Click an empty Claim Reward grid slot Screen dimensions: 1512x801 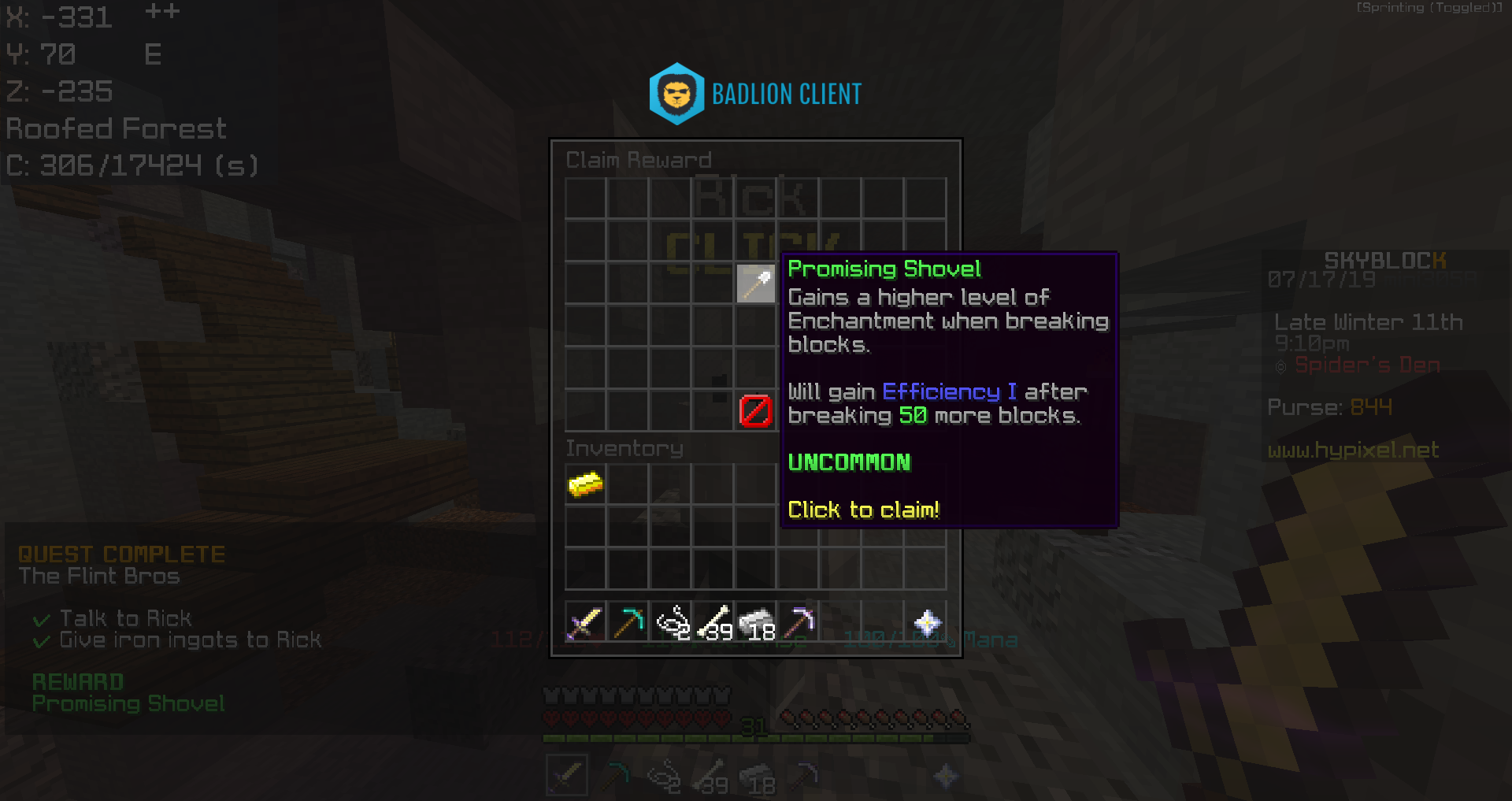click(x=584, y=198)
